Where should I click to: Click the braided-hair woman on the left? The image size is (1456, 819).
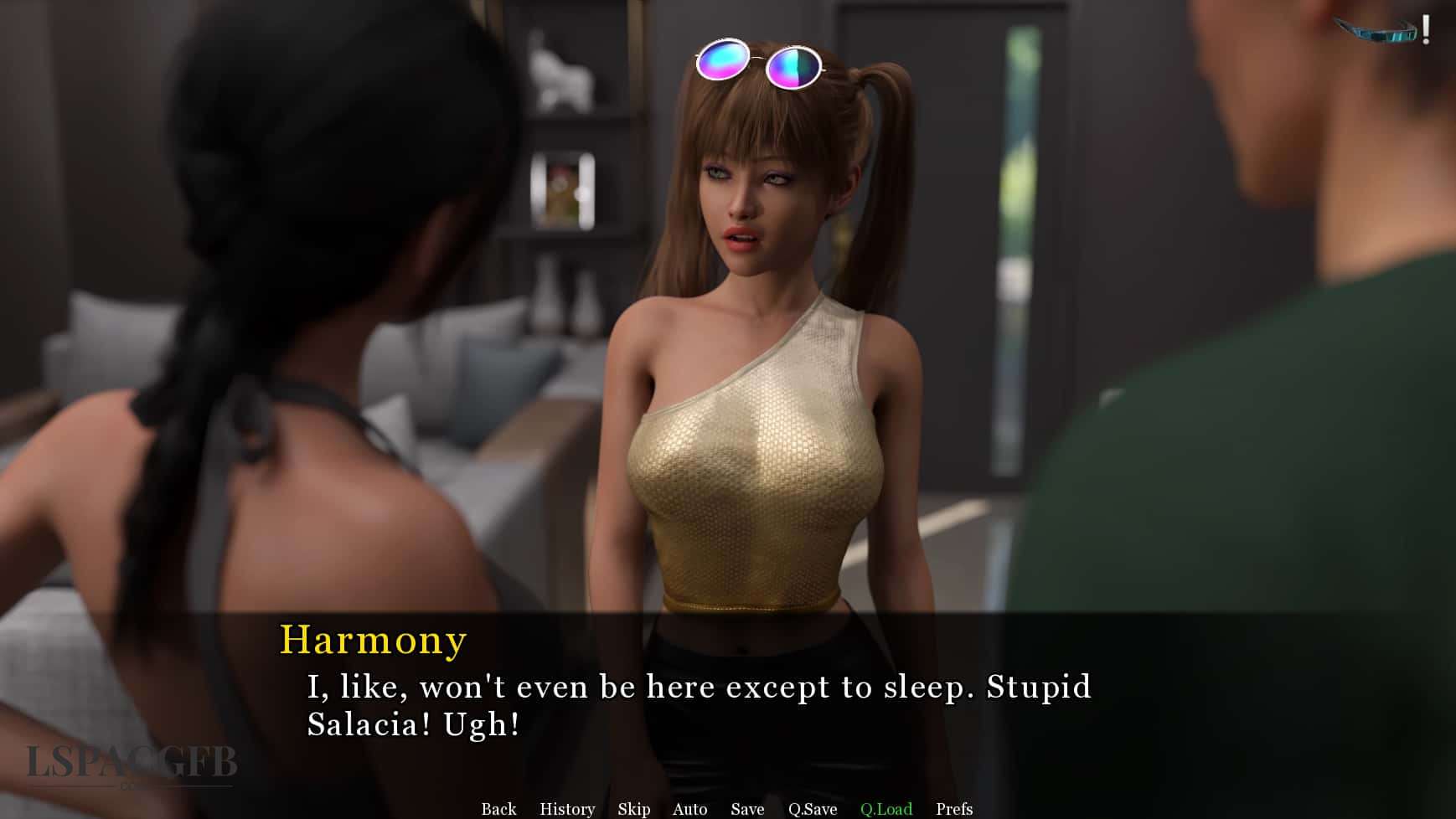[251, 335]
